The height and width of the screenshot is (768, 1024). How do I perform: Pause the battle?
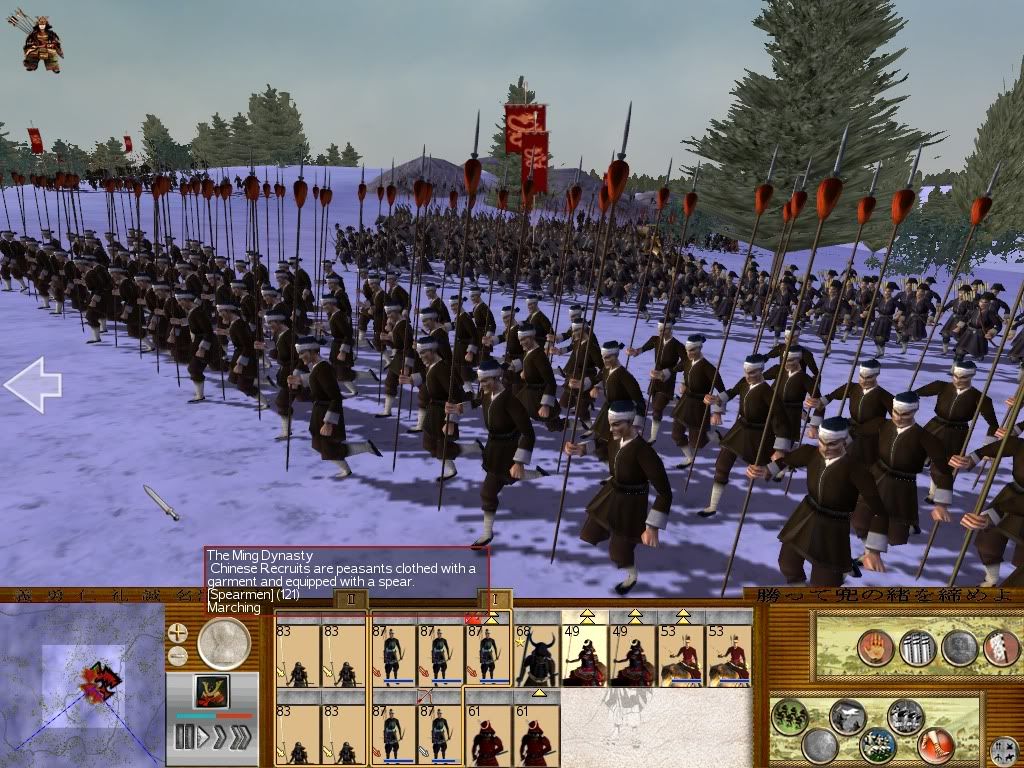coord(183,738)
